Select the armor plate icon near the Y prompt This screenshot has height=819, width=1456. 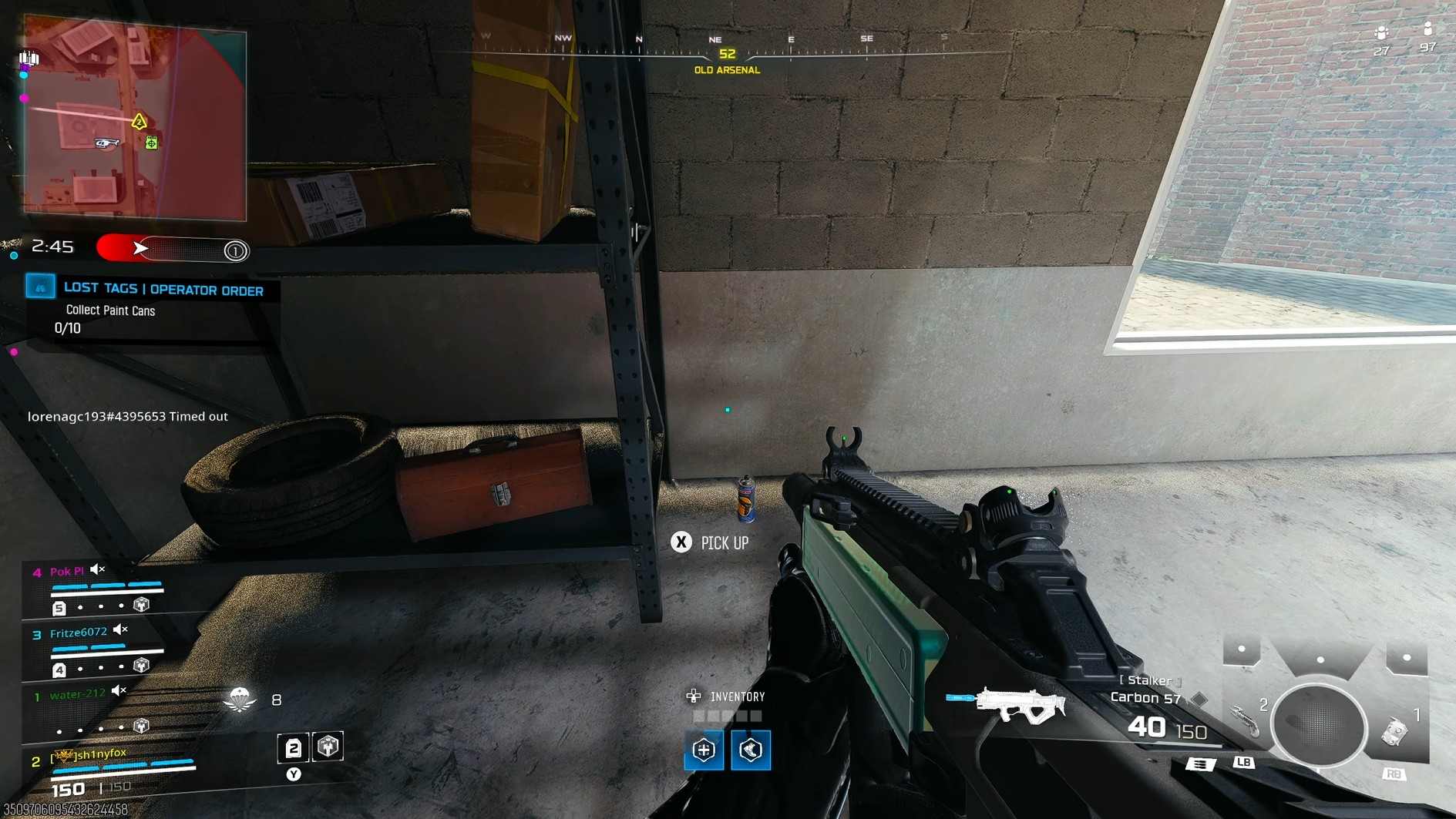click(294, 748)
